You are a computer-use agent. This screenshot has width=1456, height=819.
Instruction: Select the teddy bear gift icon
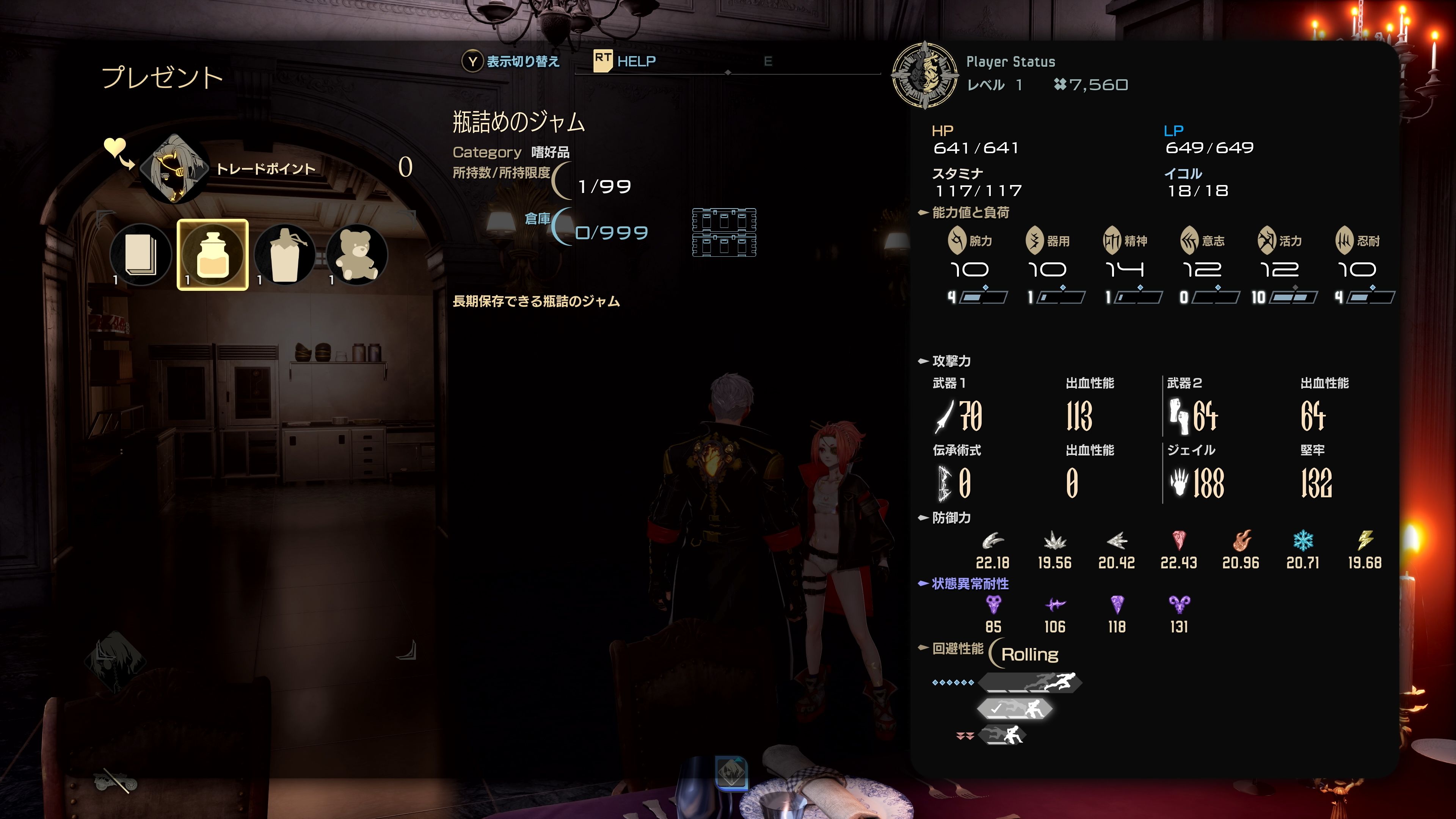[355, 255]
